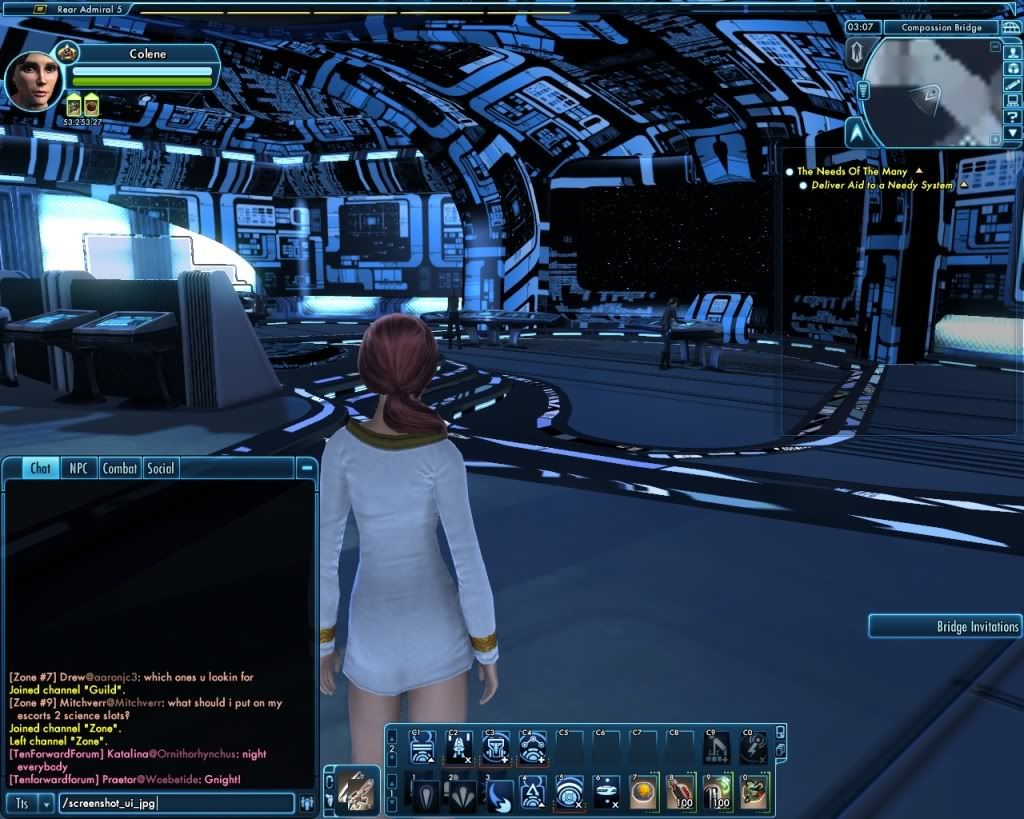1024x819 pixels.
Task: Use the orange orb item in slot 7
Action: tap(643, 792)
